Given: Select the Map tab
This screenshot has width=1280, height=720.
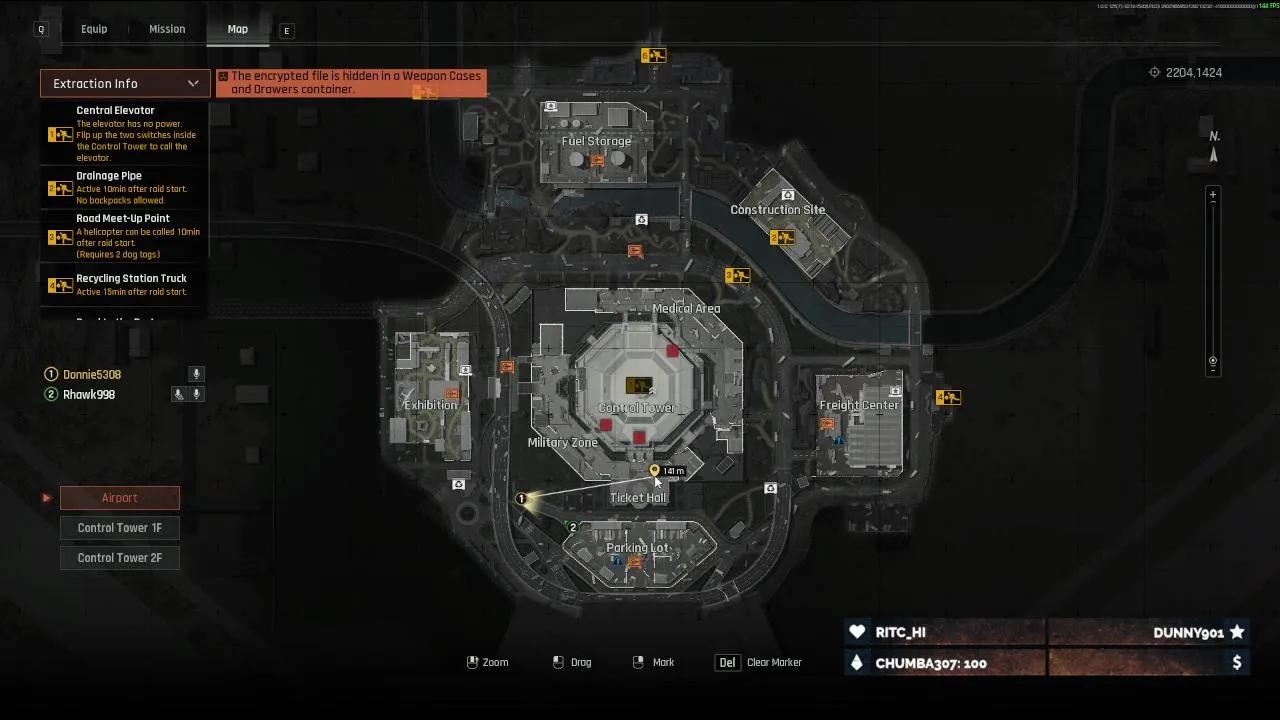Looking at the screenshot, I should coord(237,29).
